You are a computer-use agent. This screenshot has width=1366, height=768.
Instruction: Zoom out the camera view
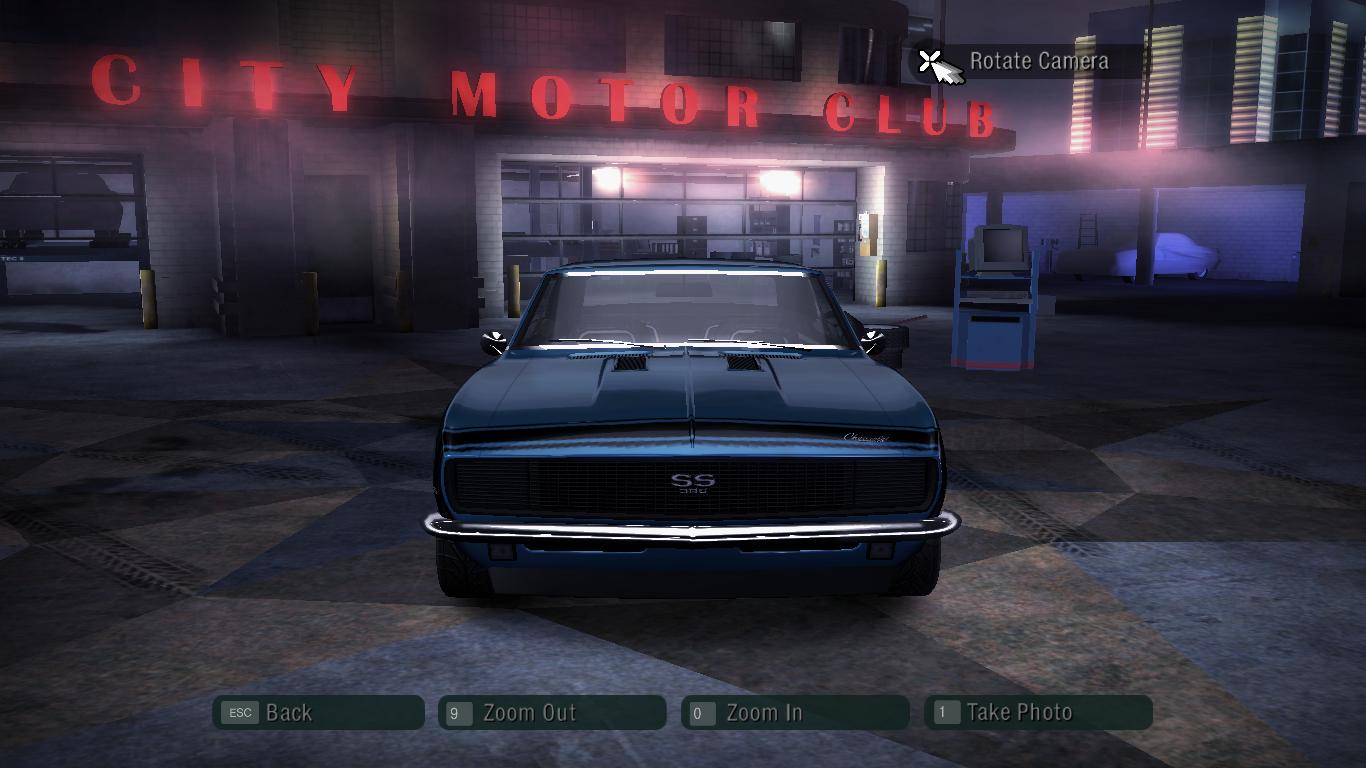[552, 713]
